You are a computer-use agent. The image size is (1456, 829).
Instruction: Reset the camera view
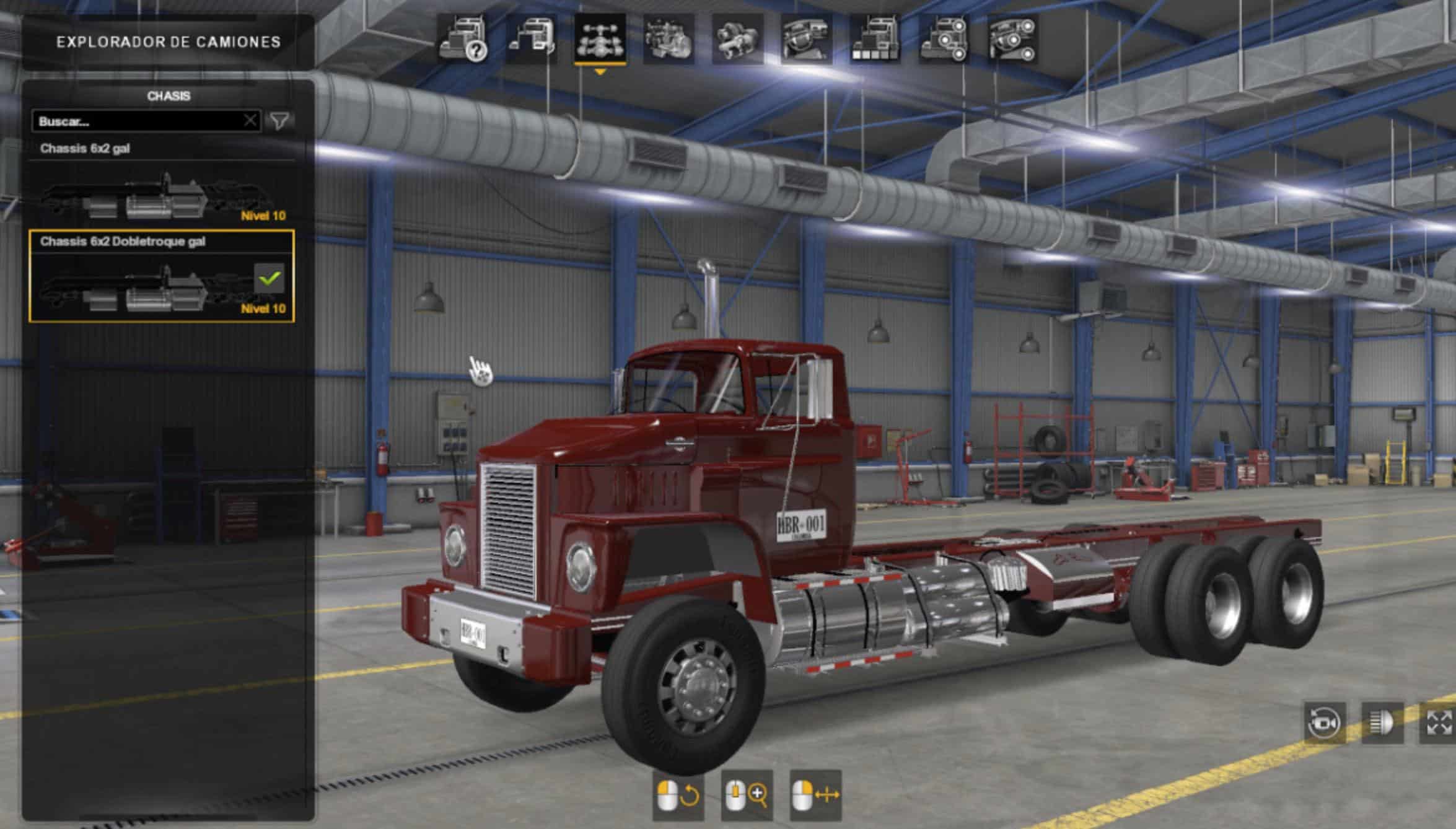[x=1325, y=722]
